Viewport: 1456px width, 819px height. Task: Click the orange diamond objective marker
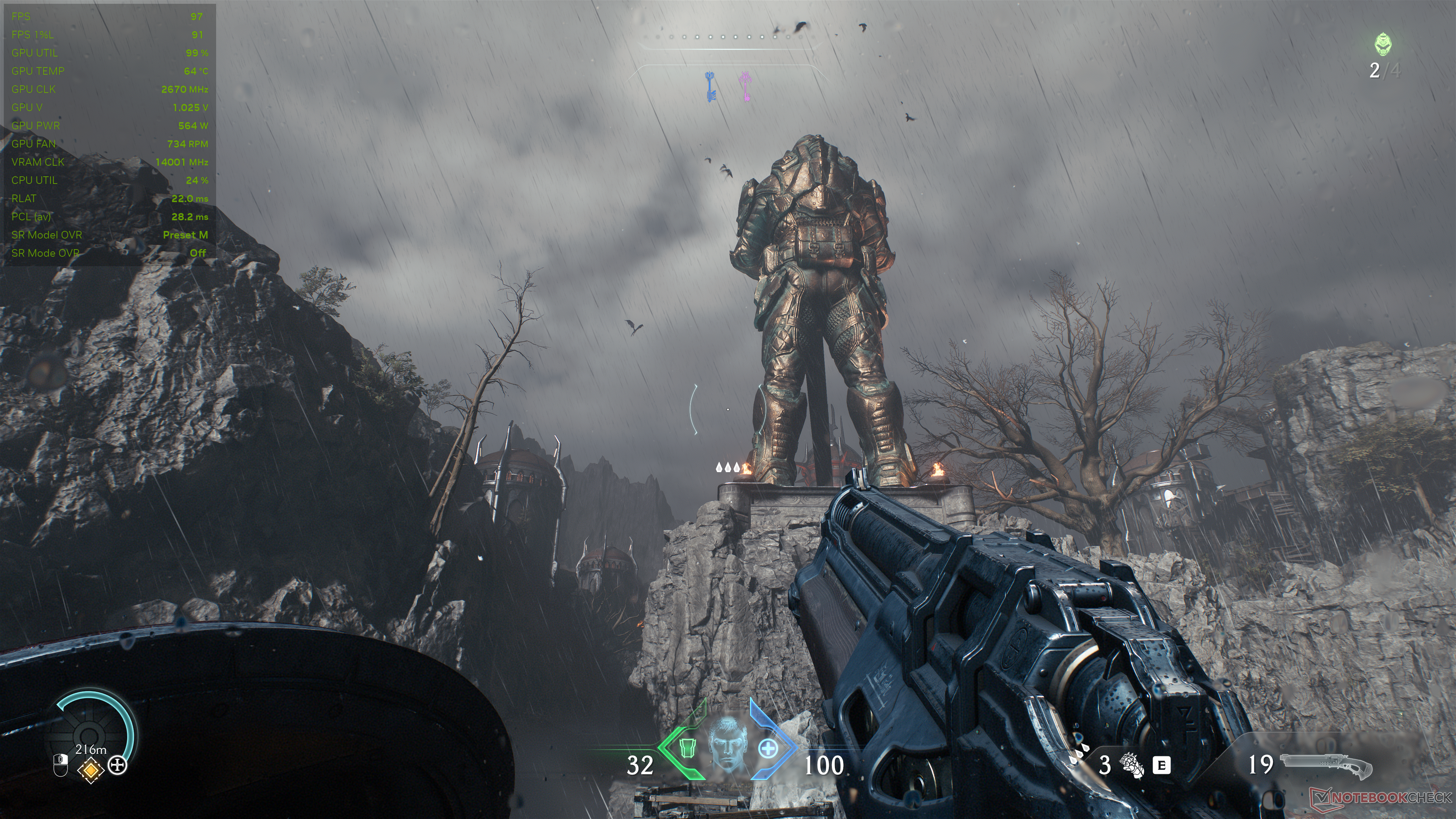[91, 769]
